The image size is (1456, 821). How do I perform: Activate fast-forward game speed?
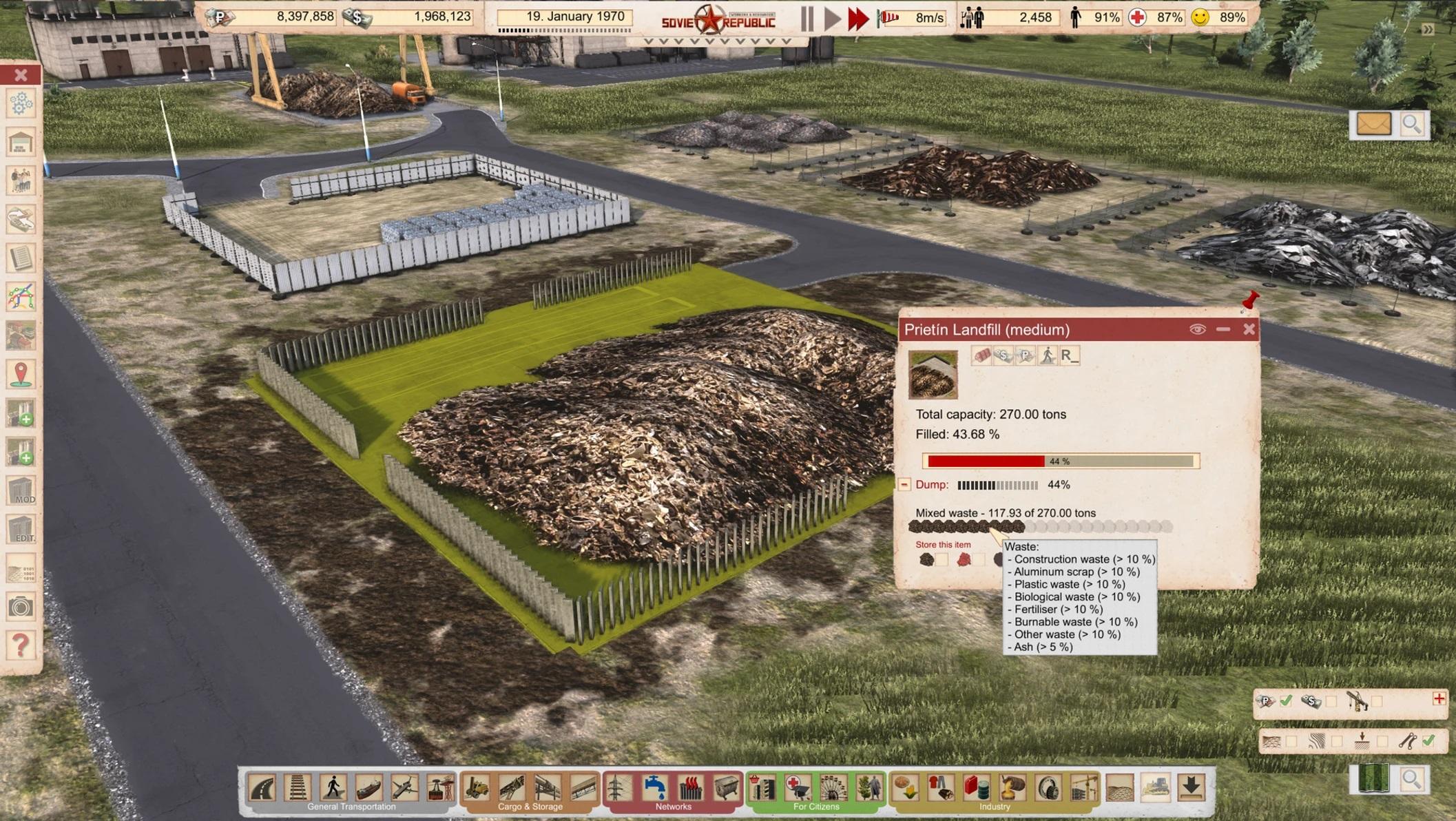[858, 19]
